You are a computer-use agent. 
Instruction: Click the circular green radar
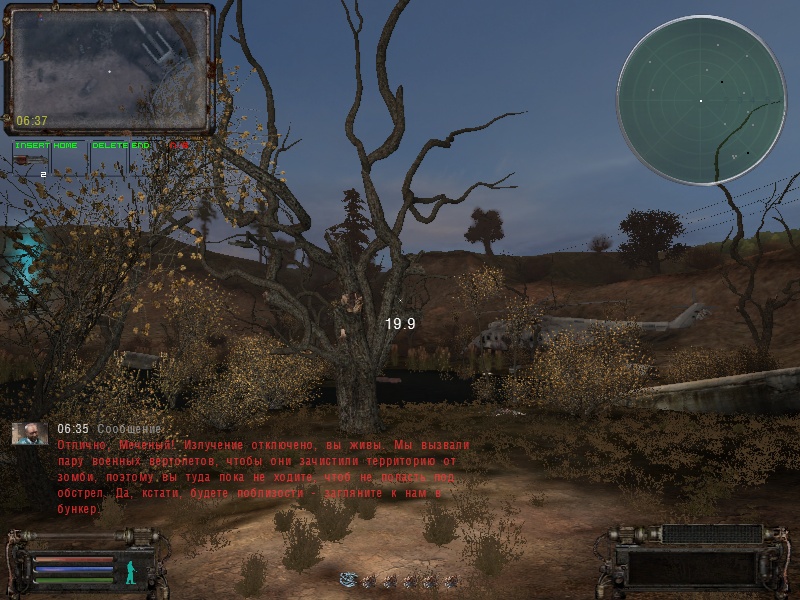pyautogui.click(x=701, y=100)
